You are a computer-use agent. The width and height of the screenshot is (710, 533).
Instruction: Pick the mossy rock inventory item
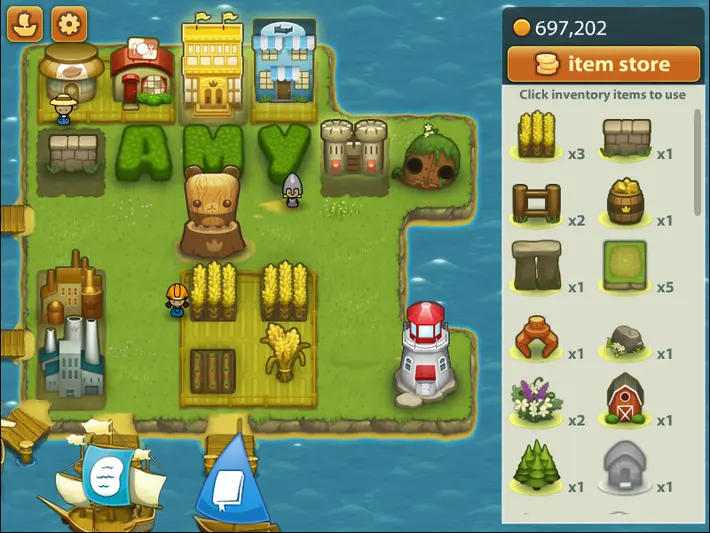point(626,340)
